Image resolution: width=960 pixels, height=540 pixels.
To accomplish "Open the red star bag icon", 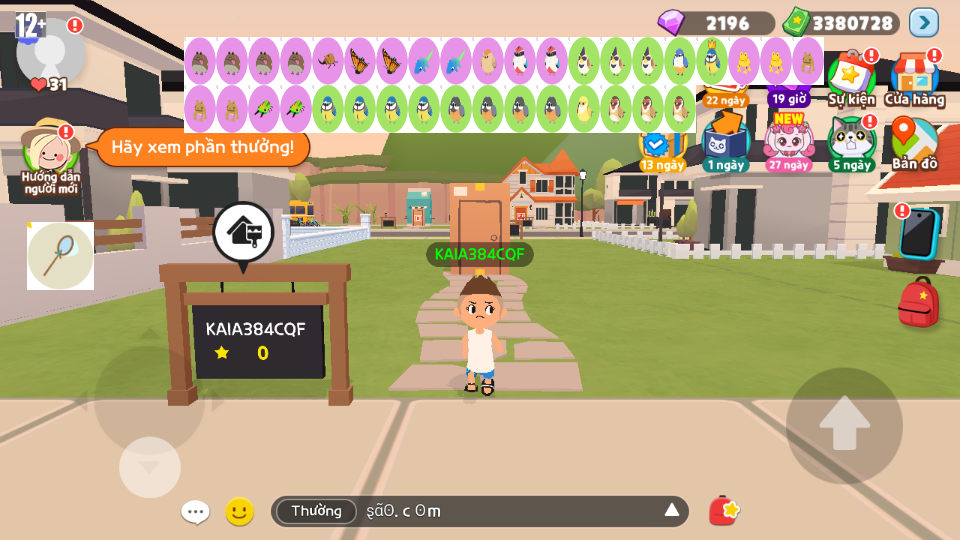I will click(x=724, y=511).
